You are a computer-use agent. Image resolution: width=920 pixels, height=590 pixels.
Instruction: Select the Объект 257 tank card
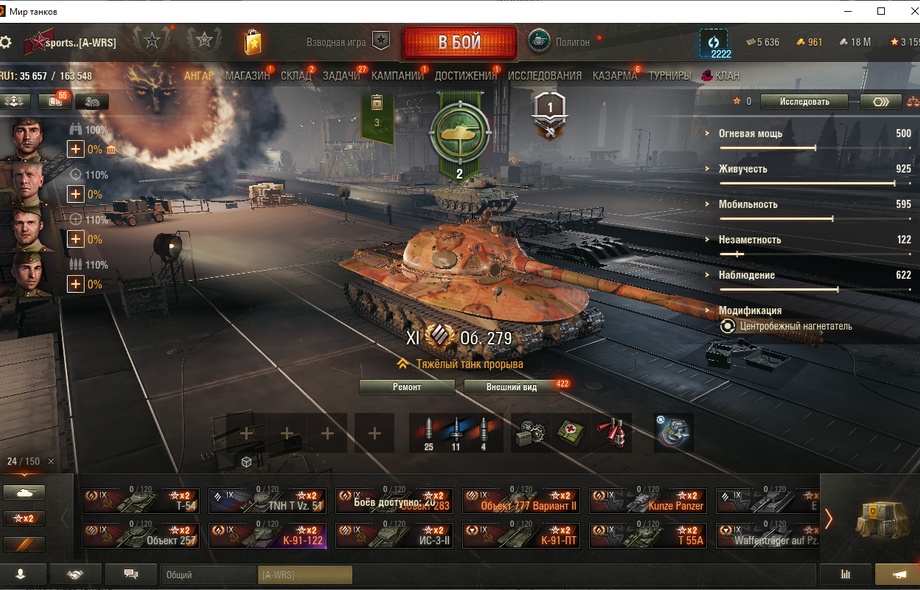141,536
